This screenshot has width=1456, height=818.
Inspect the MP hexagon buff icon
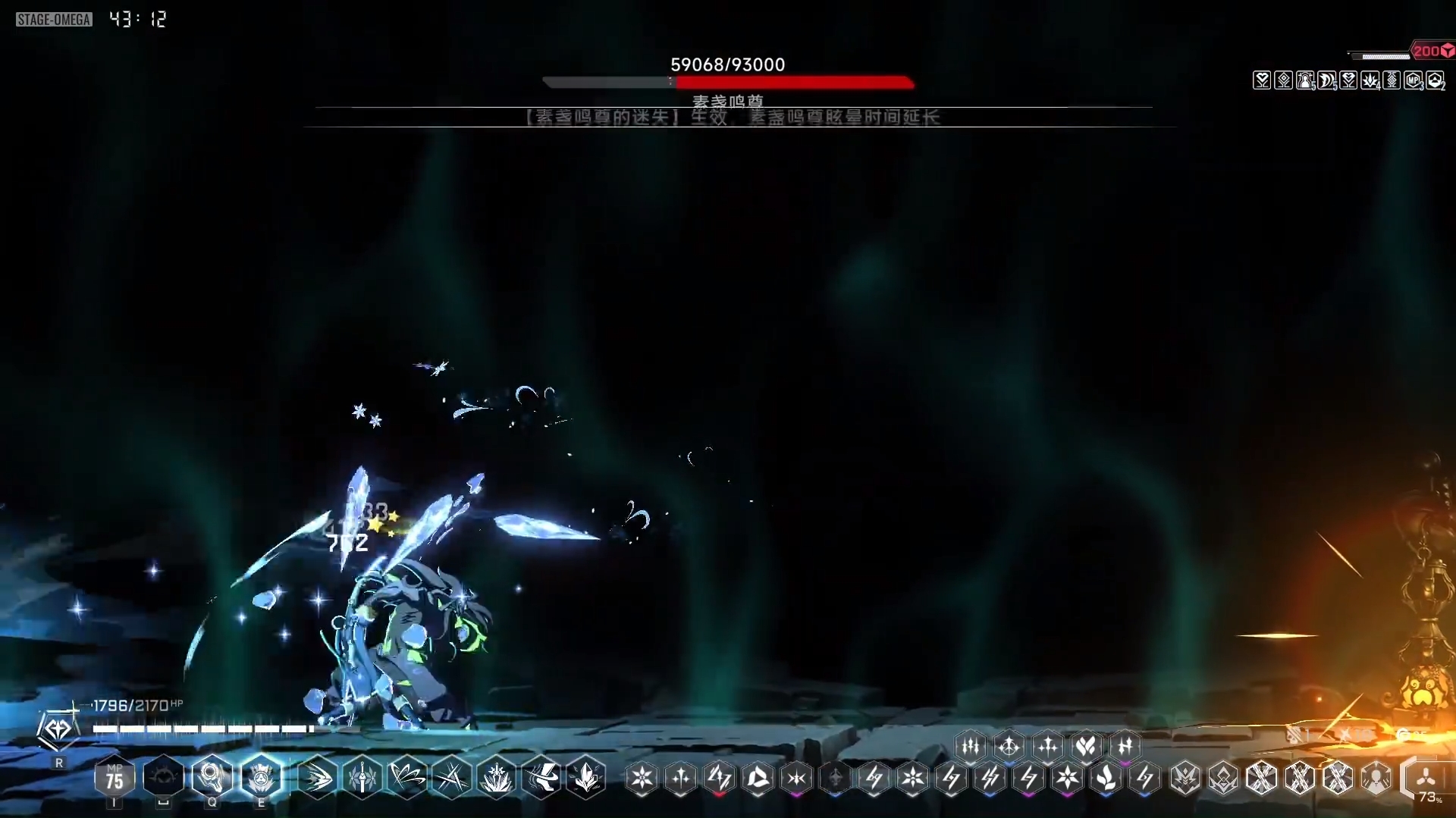pos(1414,80)
